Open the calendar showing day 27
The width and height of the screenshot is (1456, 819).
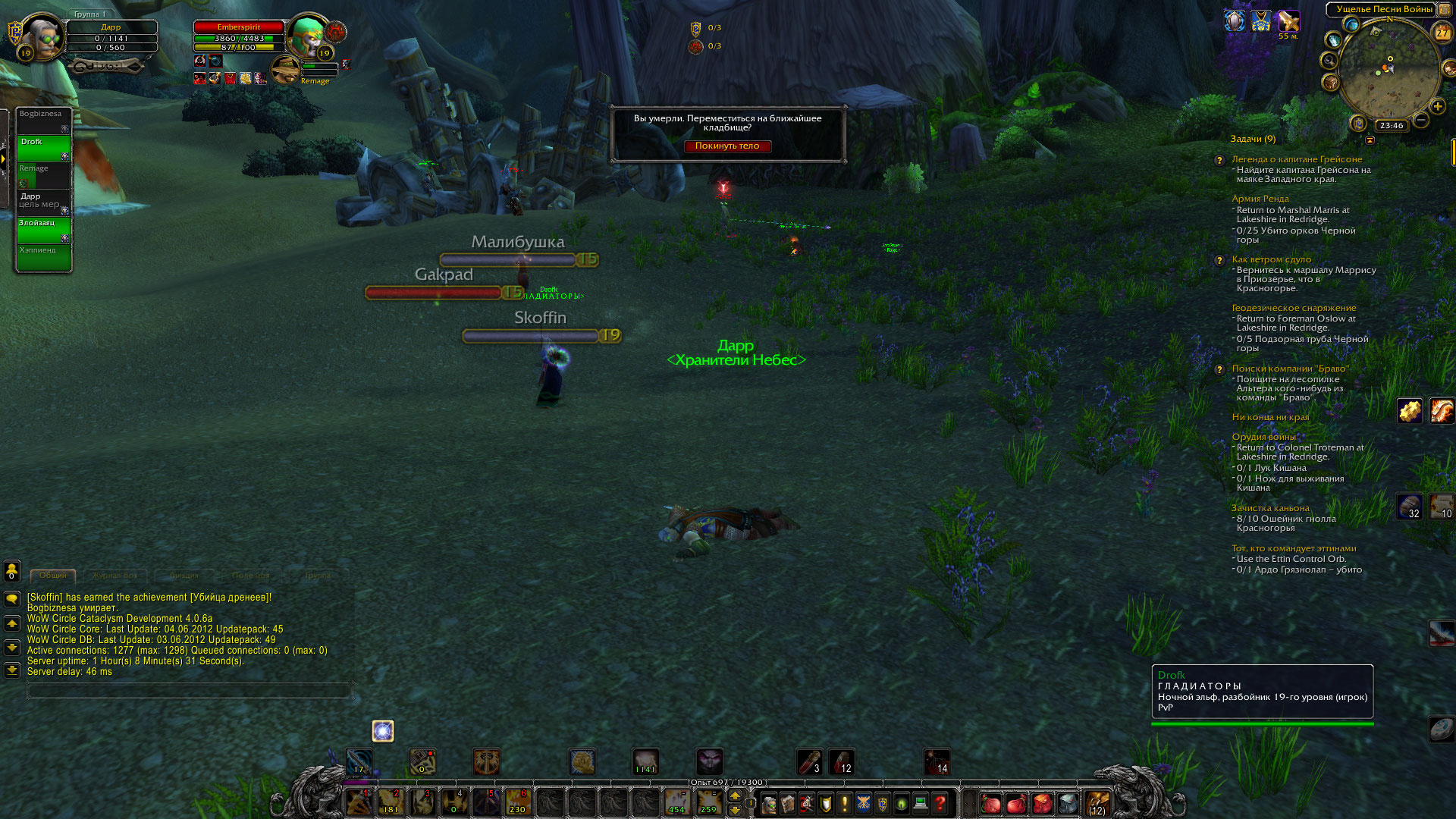coord(1442,33)
